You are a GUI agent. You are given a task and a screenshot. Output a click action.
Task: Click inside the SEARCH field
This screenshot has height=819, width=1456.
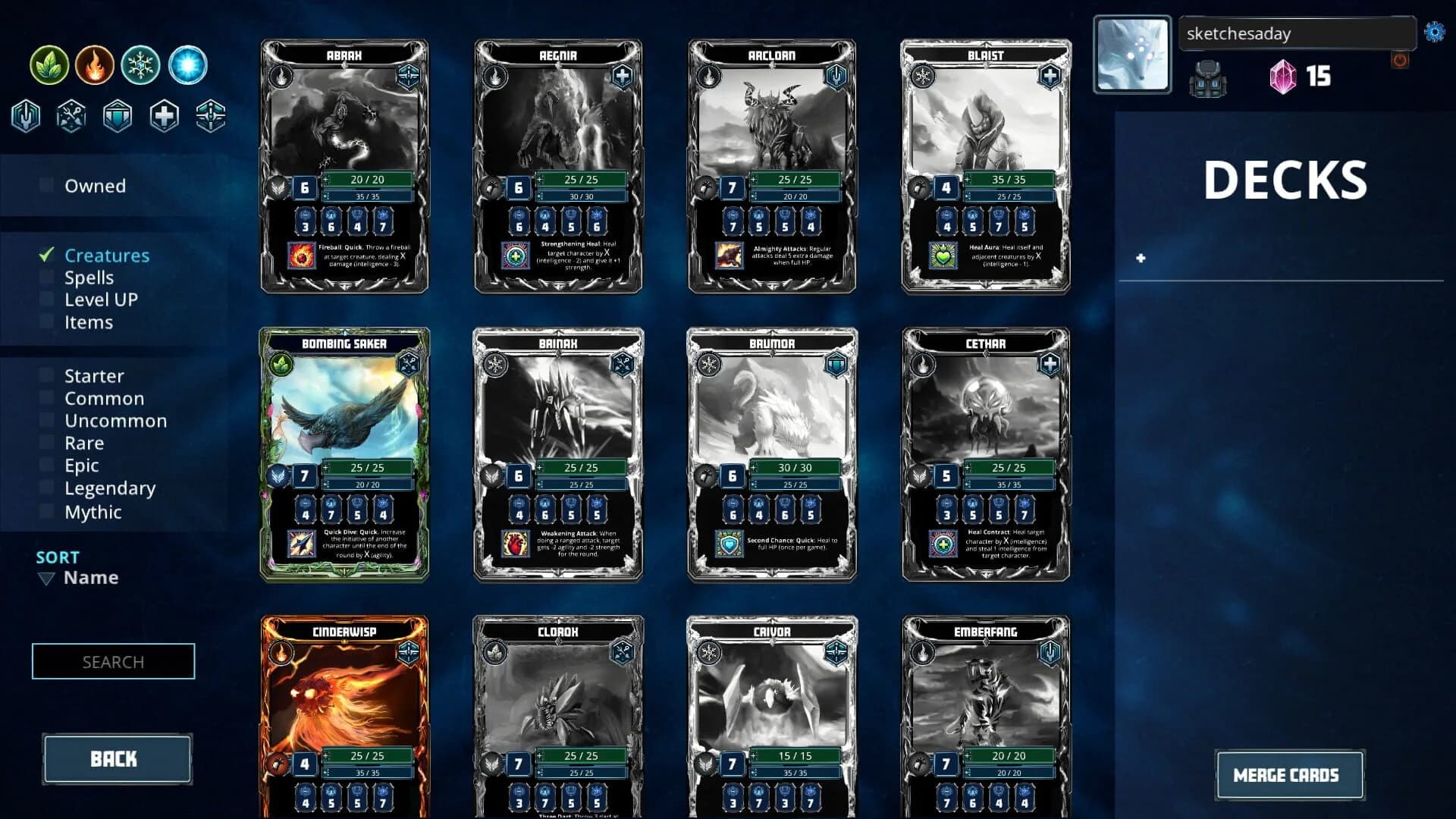112,661
